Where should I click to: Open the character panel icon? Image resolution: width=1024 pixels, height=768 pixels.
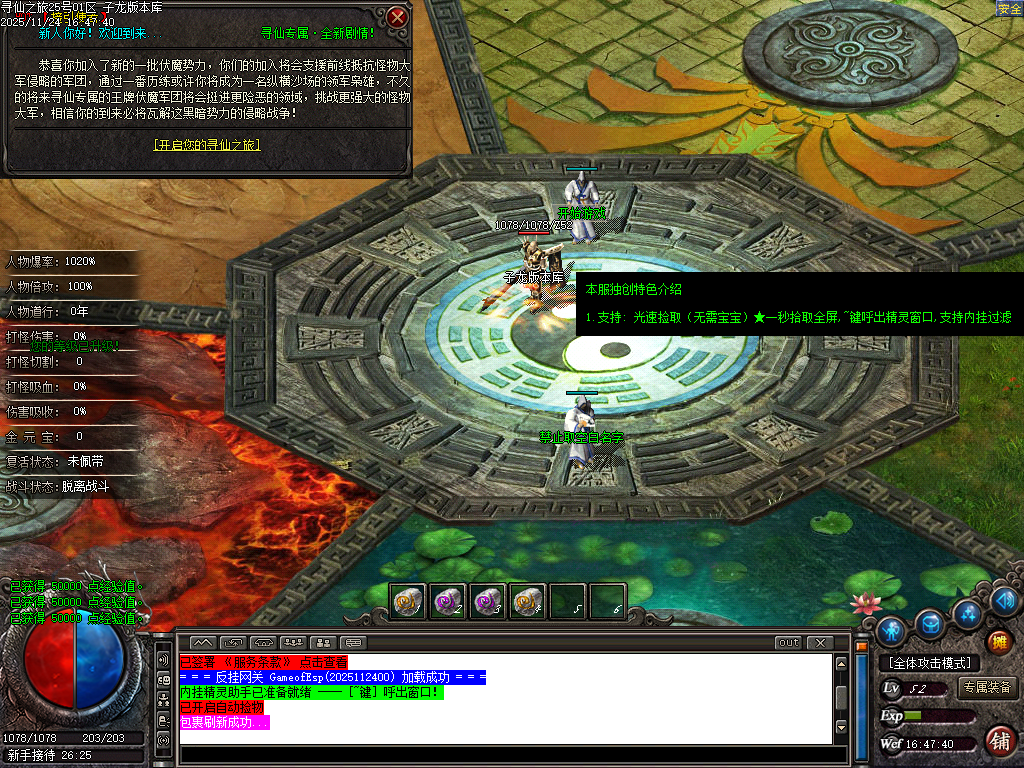coord(891,630)
